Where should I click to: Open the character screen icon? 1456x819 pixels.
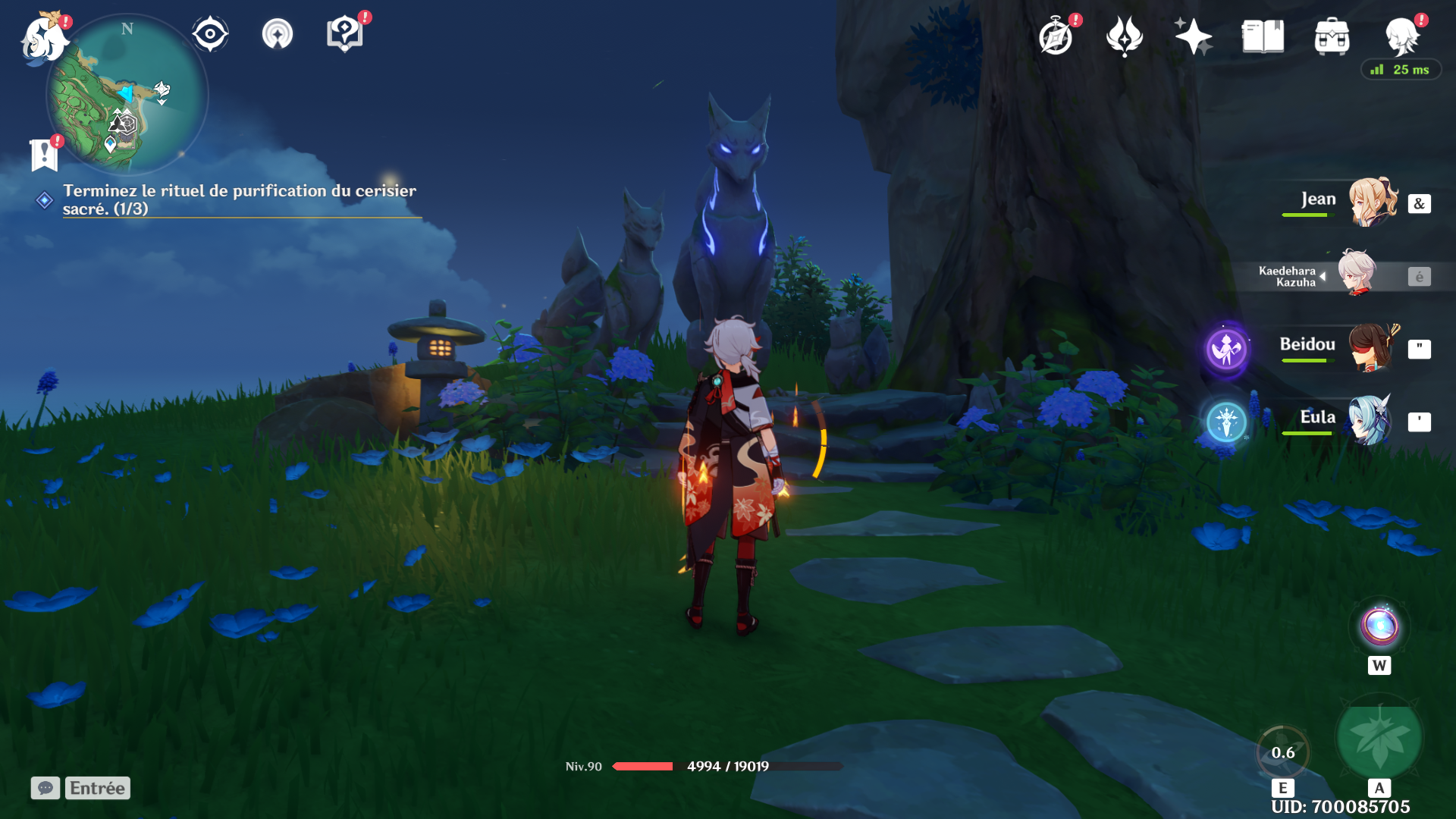[1401, 36]
